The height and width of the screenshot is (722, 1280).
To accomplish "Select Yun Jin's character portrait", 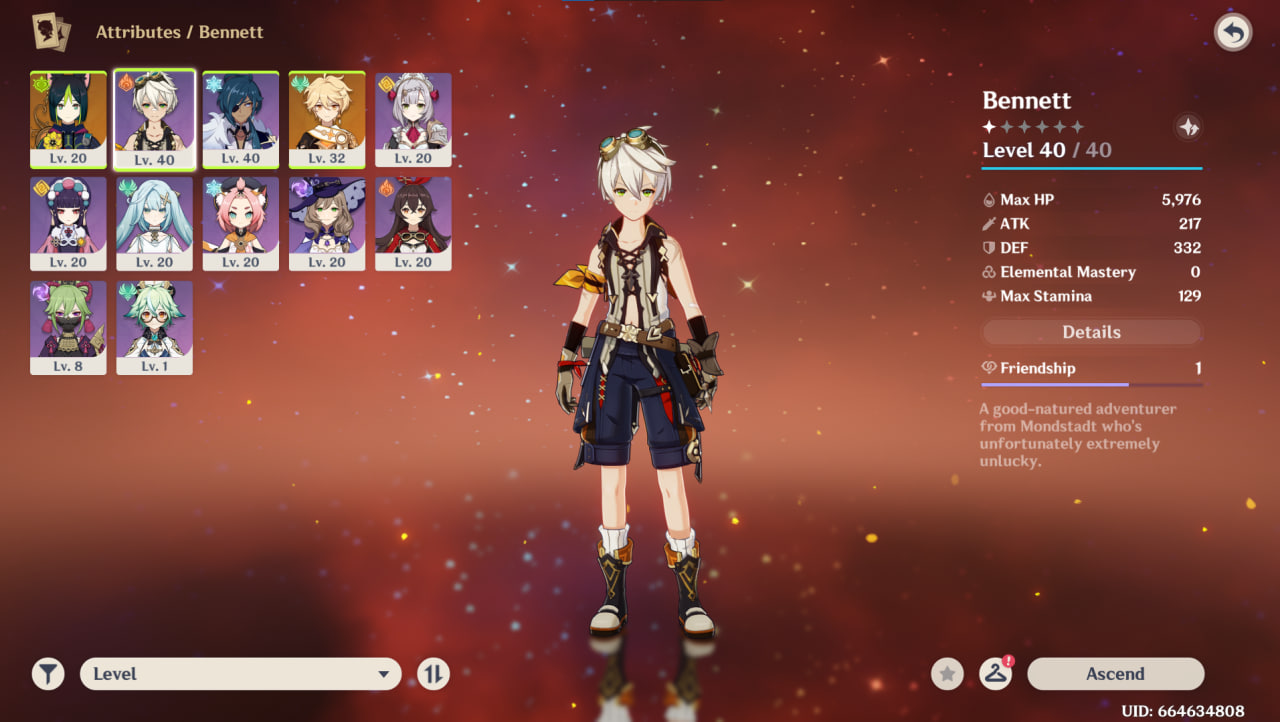I will click(68, 223).
